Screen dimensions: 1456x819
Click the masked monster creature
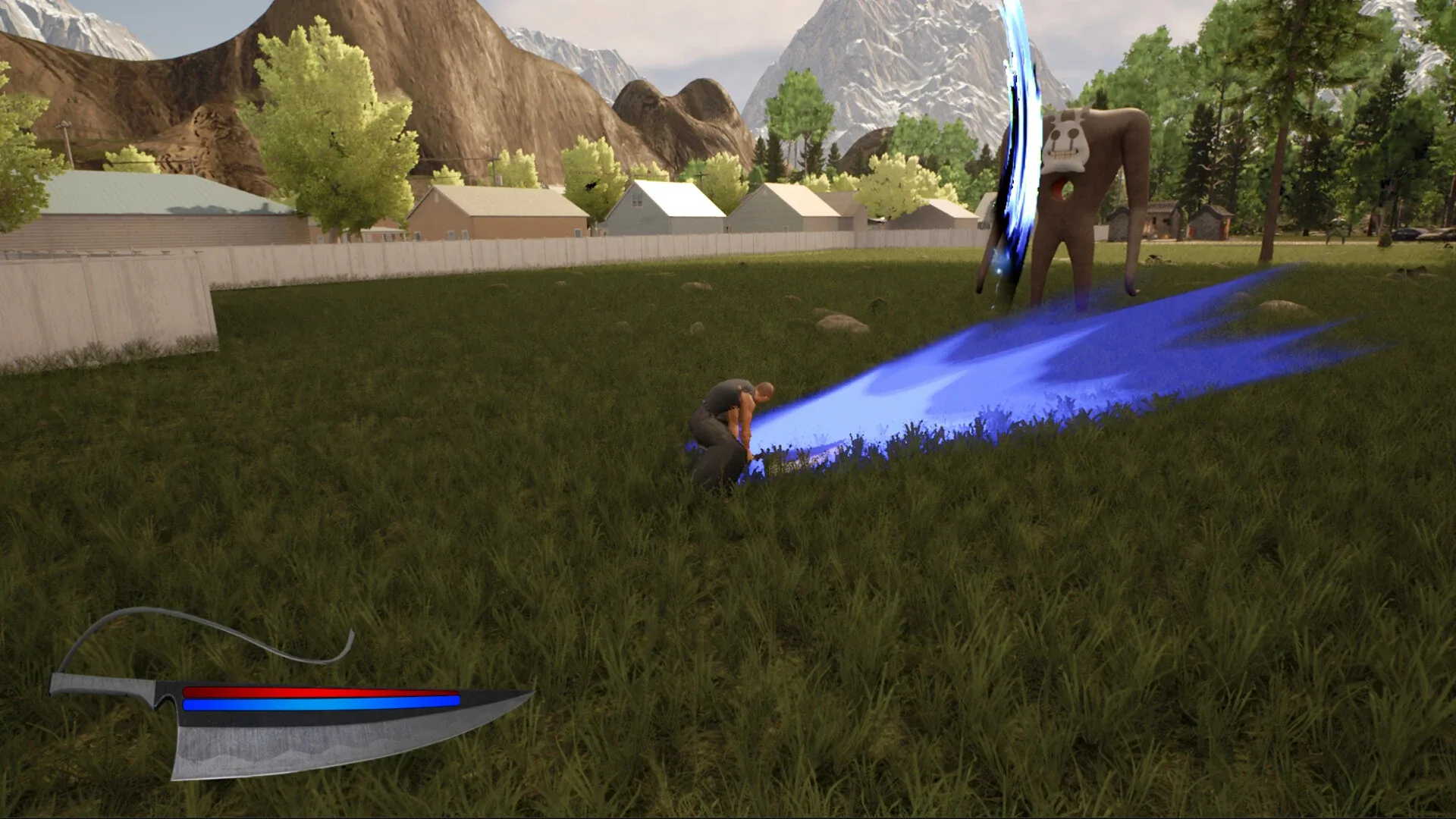[1084, 205]
